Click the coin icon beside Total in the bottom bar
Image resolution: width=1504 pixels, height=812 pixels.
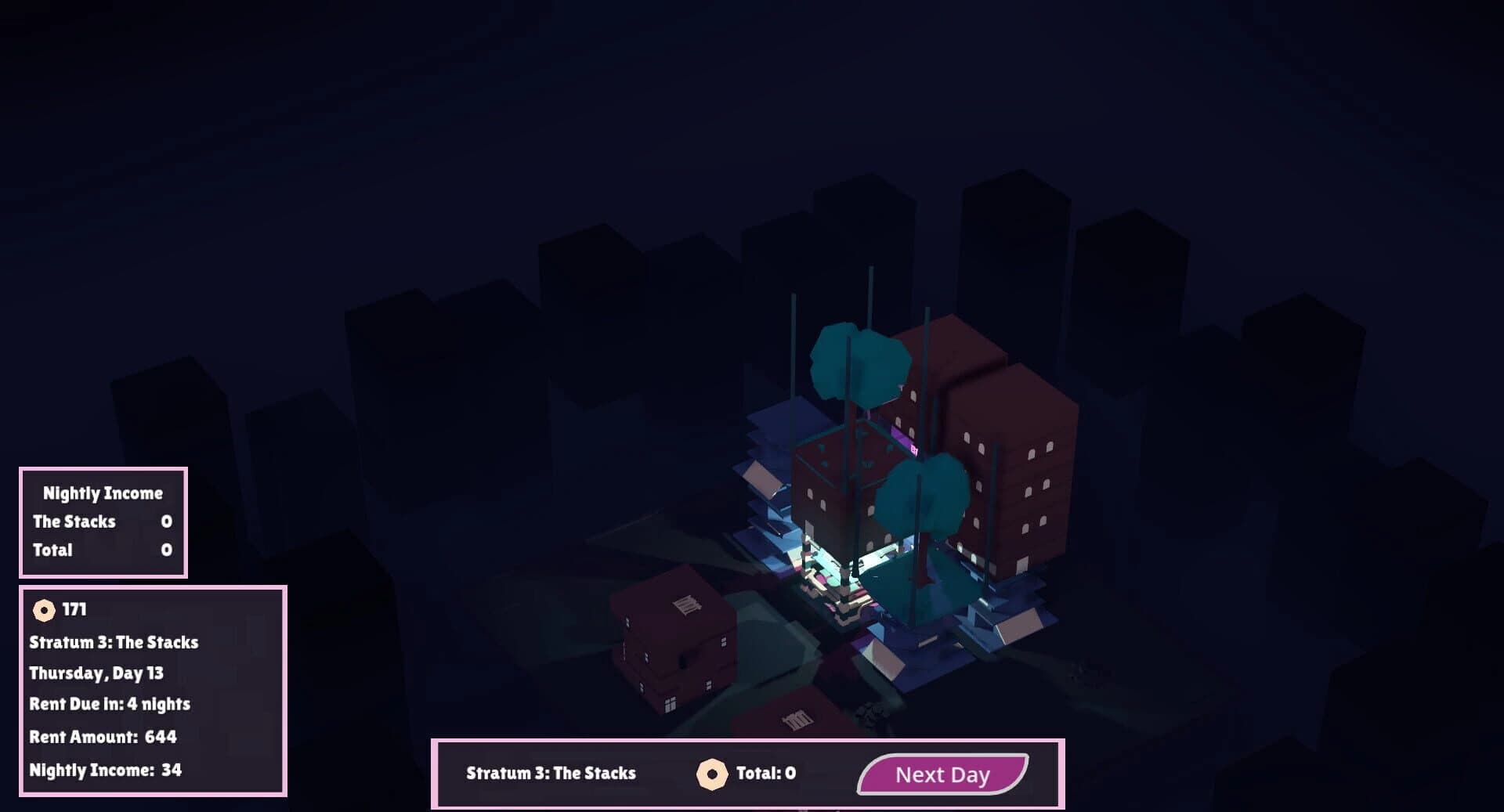(x=711, y=774)
